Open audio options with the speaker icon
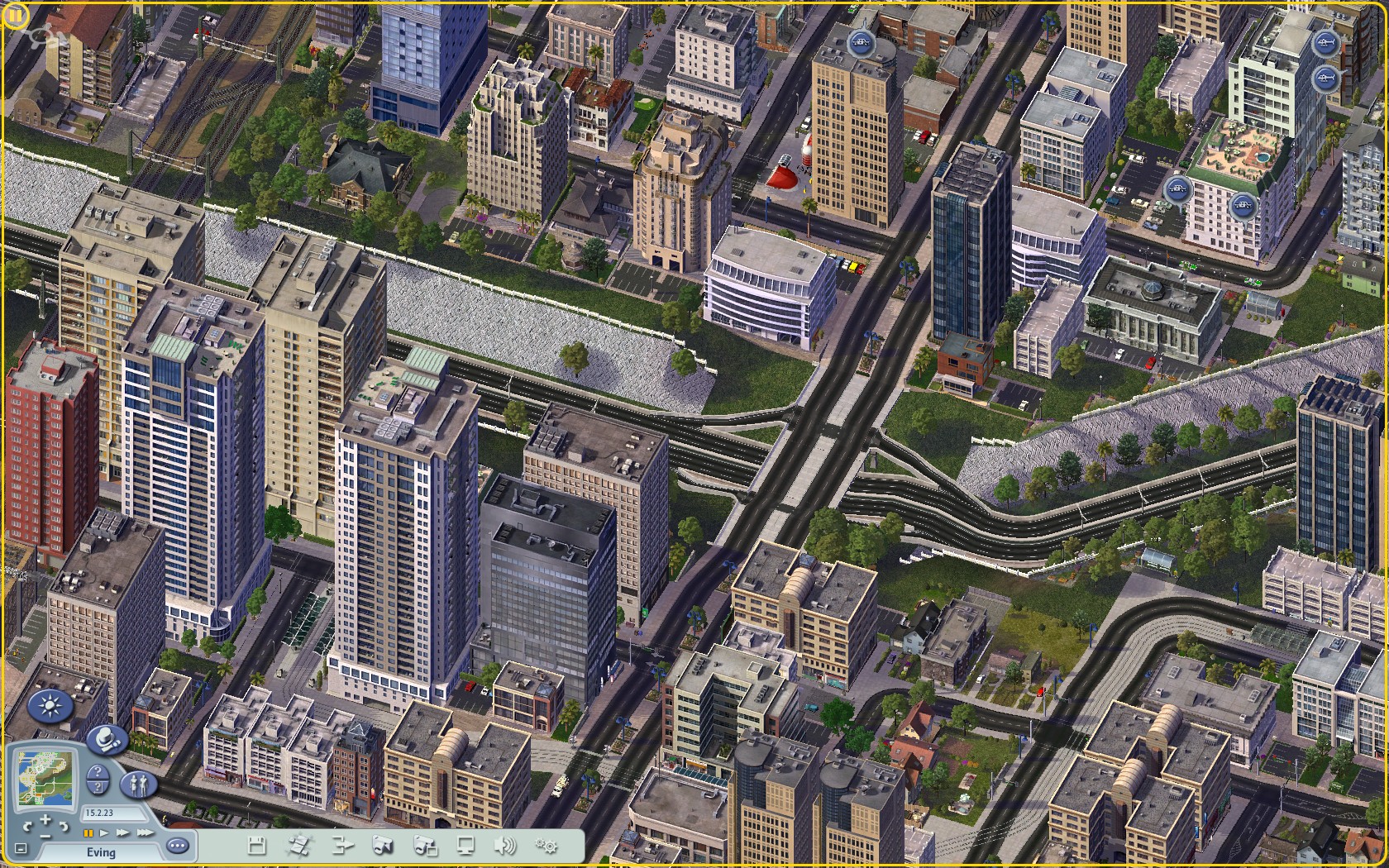The width and height of the screenshot is (1389, 868). pos(504,845)
